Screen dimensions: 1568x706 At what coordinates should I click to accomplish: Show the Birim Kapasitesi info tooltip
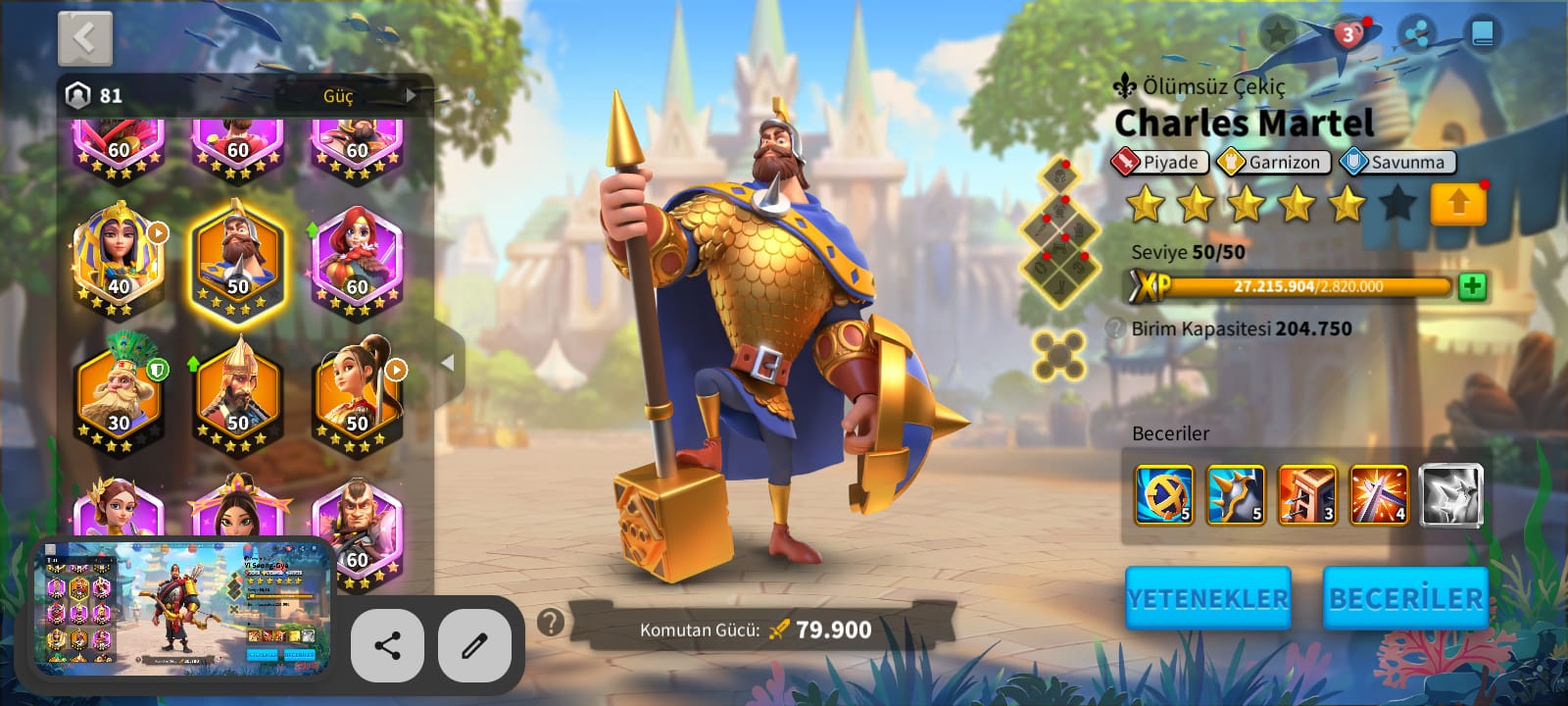1115,328
